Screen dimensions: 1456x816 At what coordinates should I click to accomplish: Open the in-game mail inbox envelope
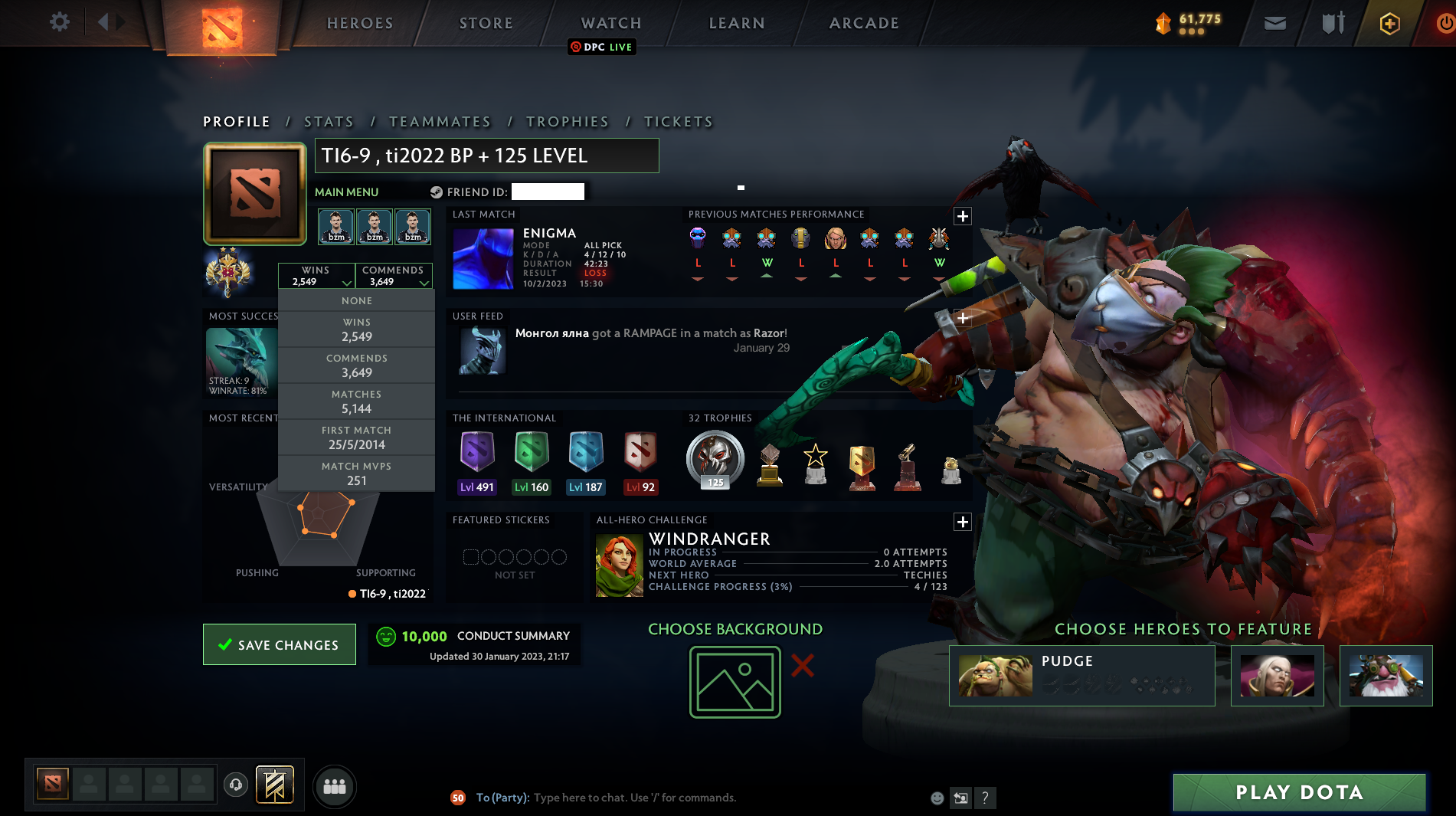click(1274, 22)
